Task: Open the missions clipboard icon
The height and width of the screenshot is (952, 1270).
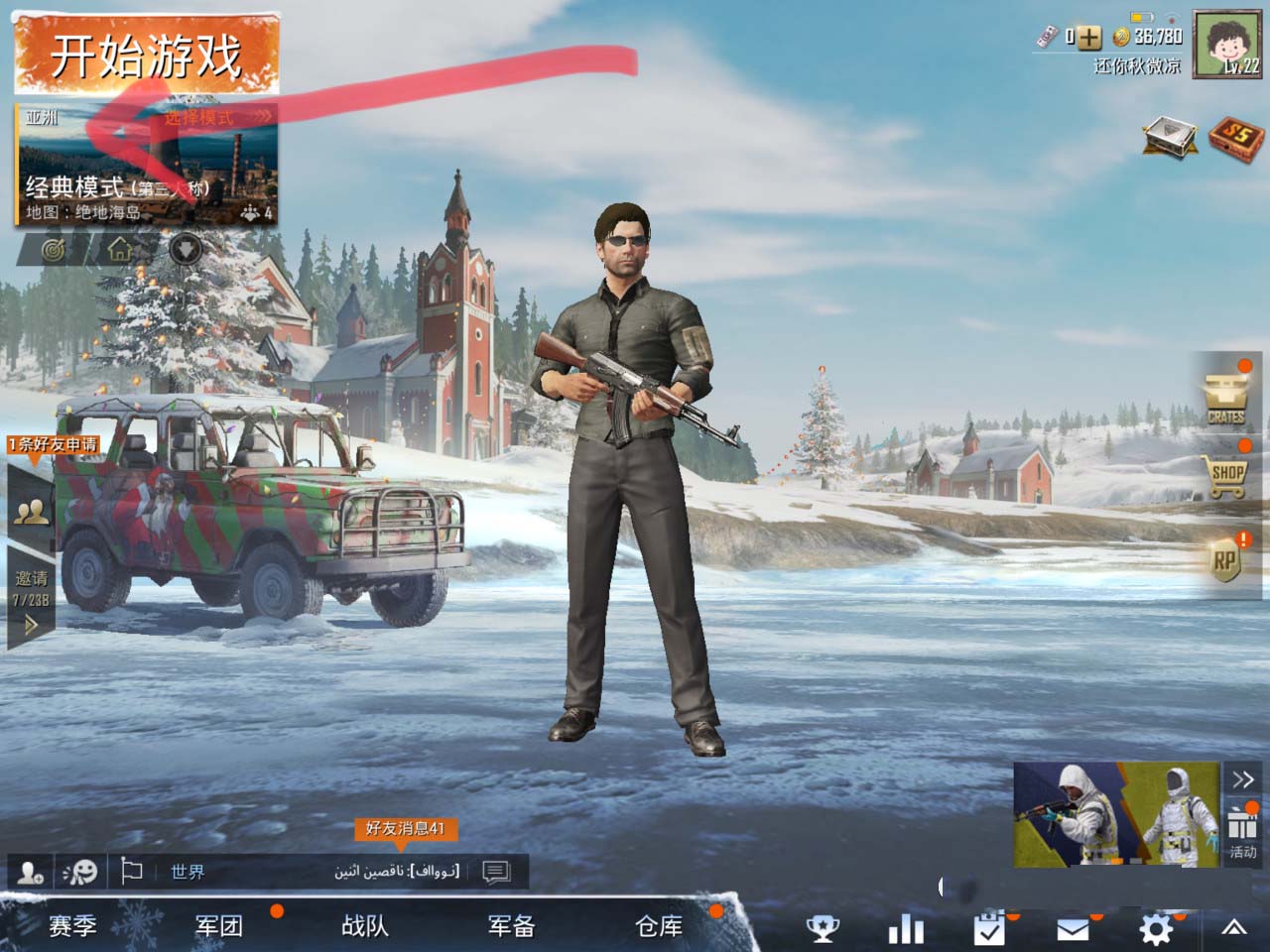Action: click(x=988, y=929)
